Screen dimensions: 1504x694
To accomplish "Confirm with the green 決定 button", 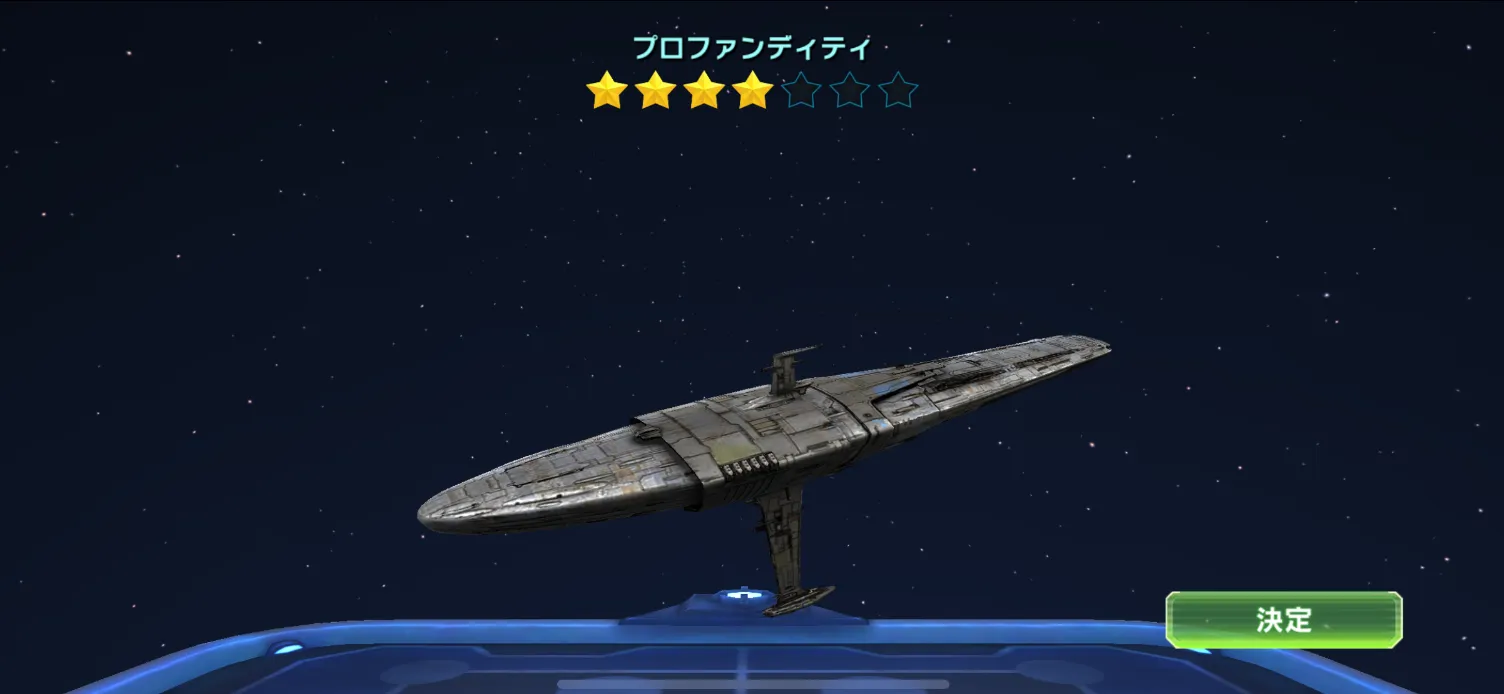I will pyautogui.click(x=1283, y=620).
